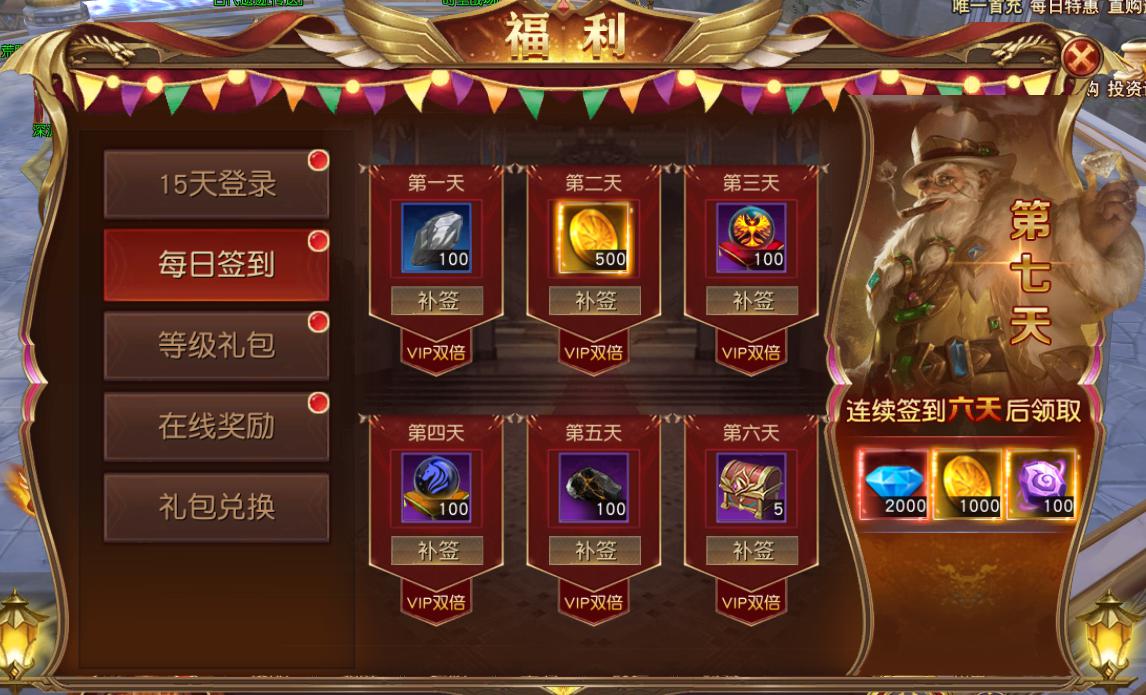1146x695 pixels.
Task: Make up sign-in for 第六天
Action: pos(752,550)
